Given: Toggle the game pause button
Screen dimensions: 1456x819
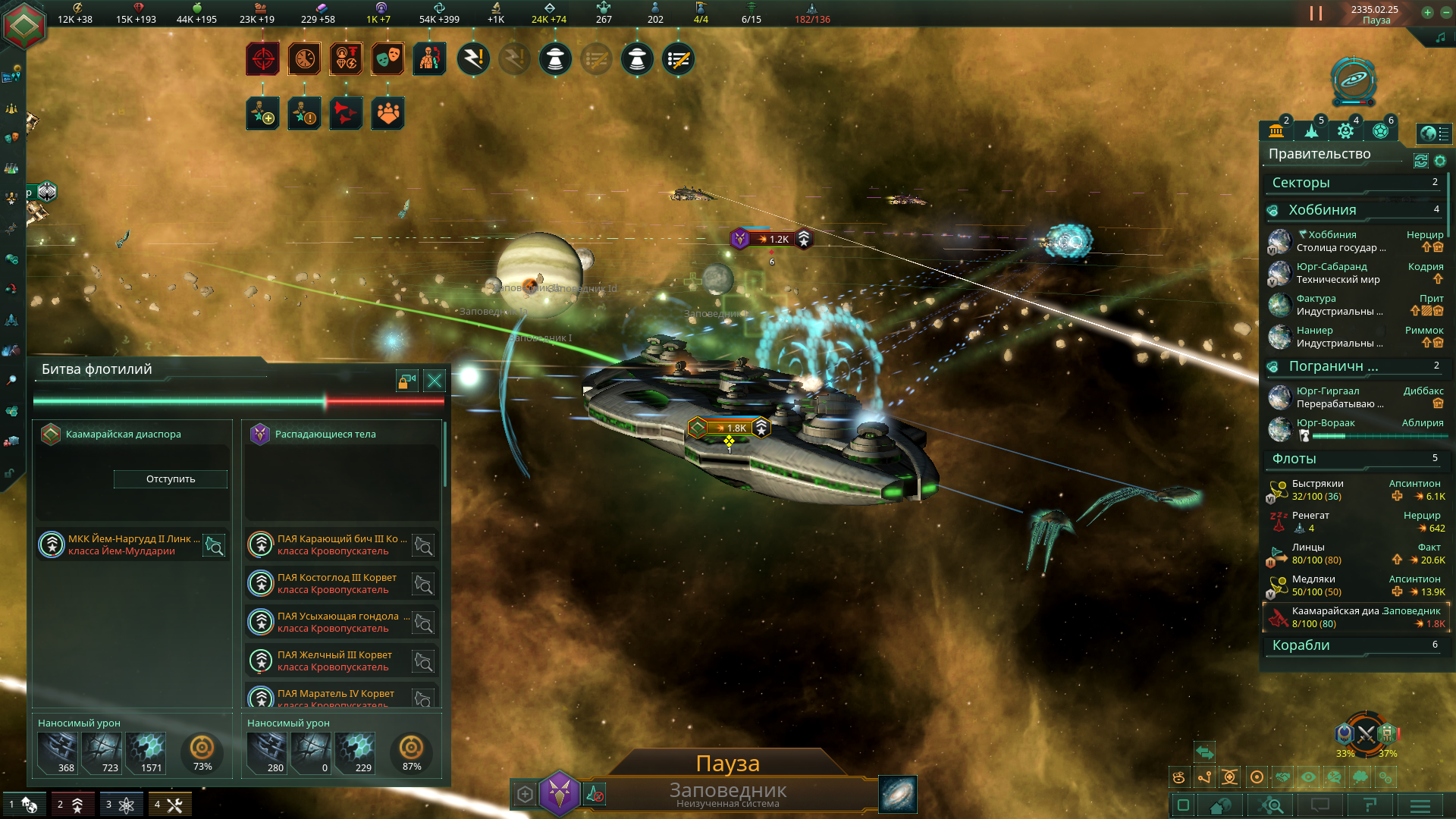Looking at the screenshot, I should click(1316, 14).
